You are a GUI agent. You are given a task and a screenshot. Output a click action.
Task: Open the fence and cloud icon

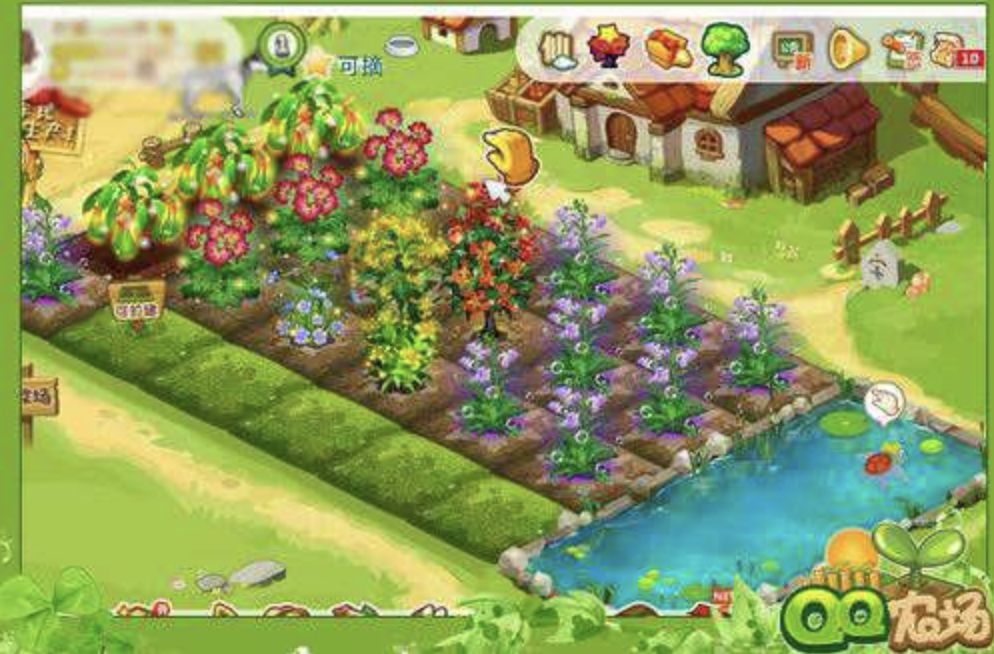point(559,49)
